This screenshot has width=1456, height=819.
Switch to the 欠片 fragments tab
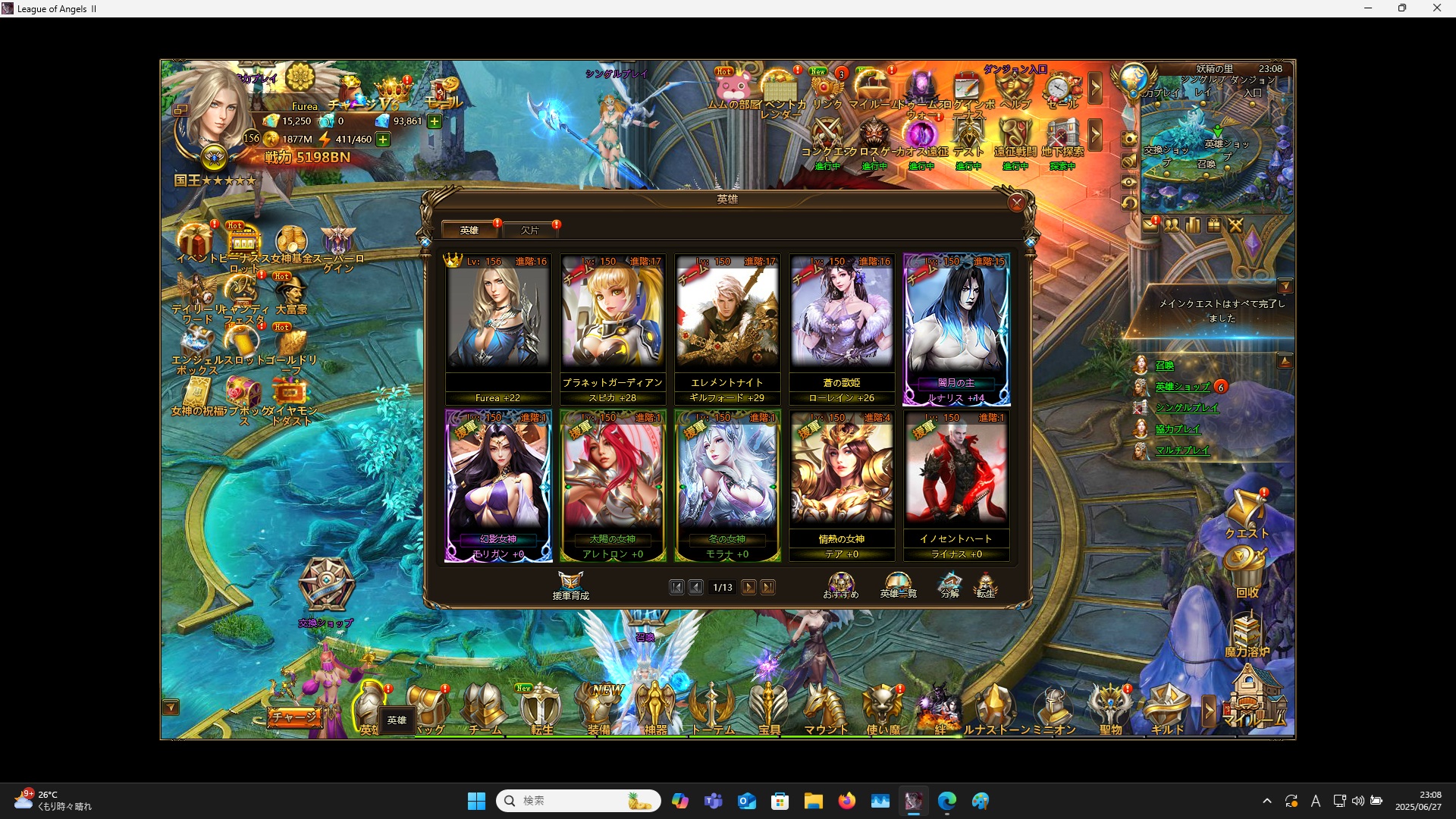[531, 230]
